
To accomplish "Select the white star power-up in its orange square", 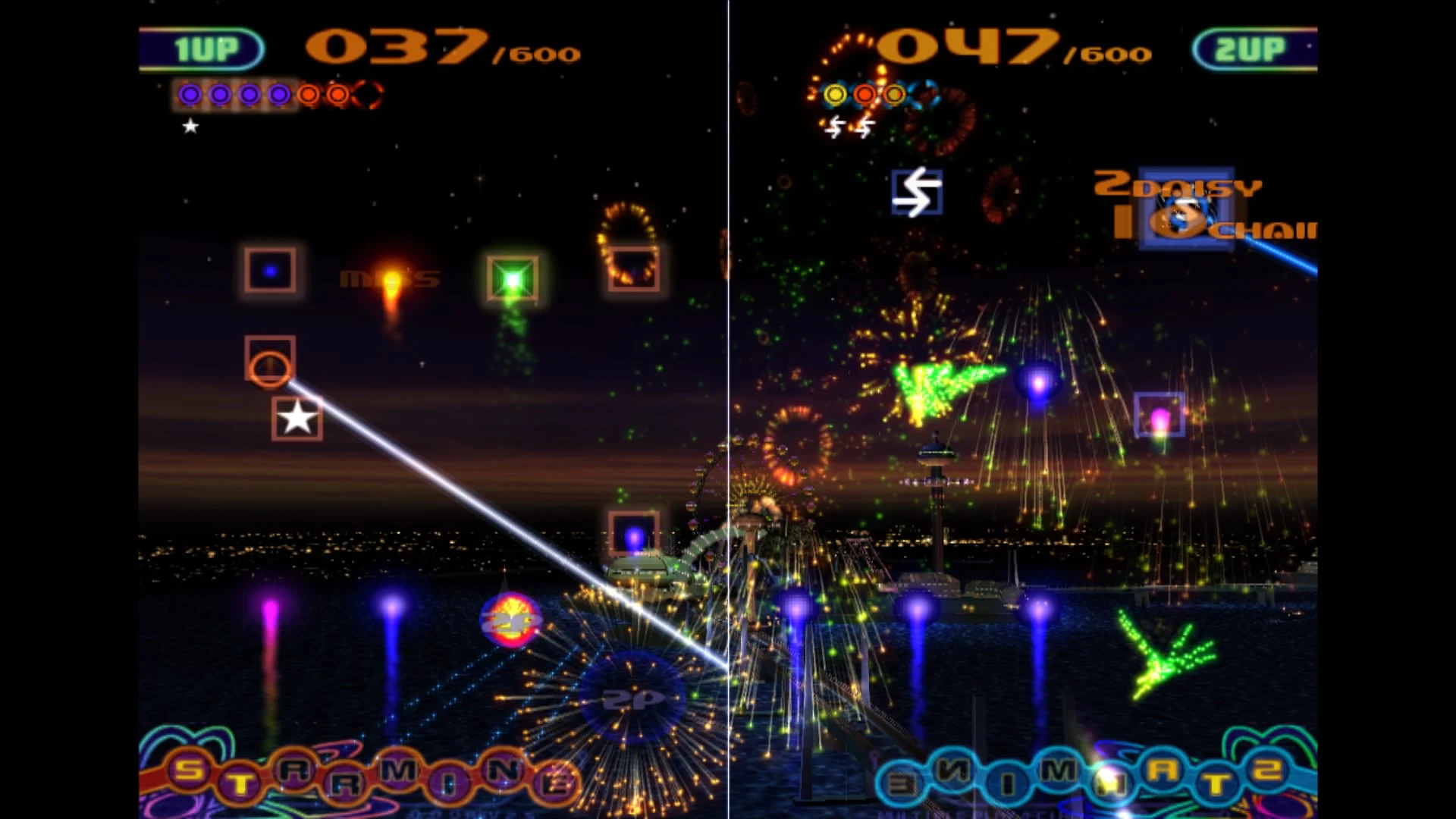I will point(296,418).
